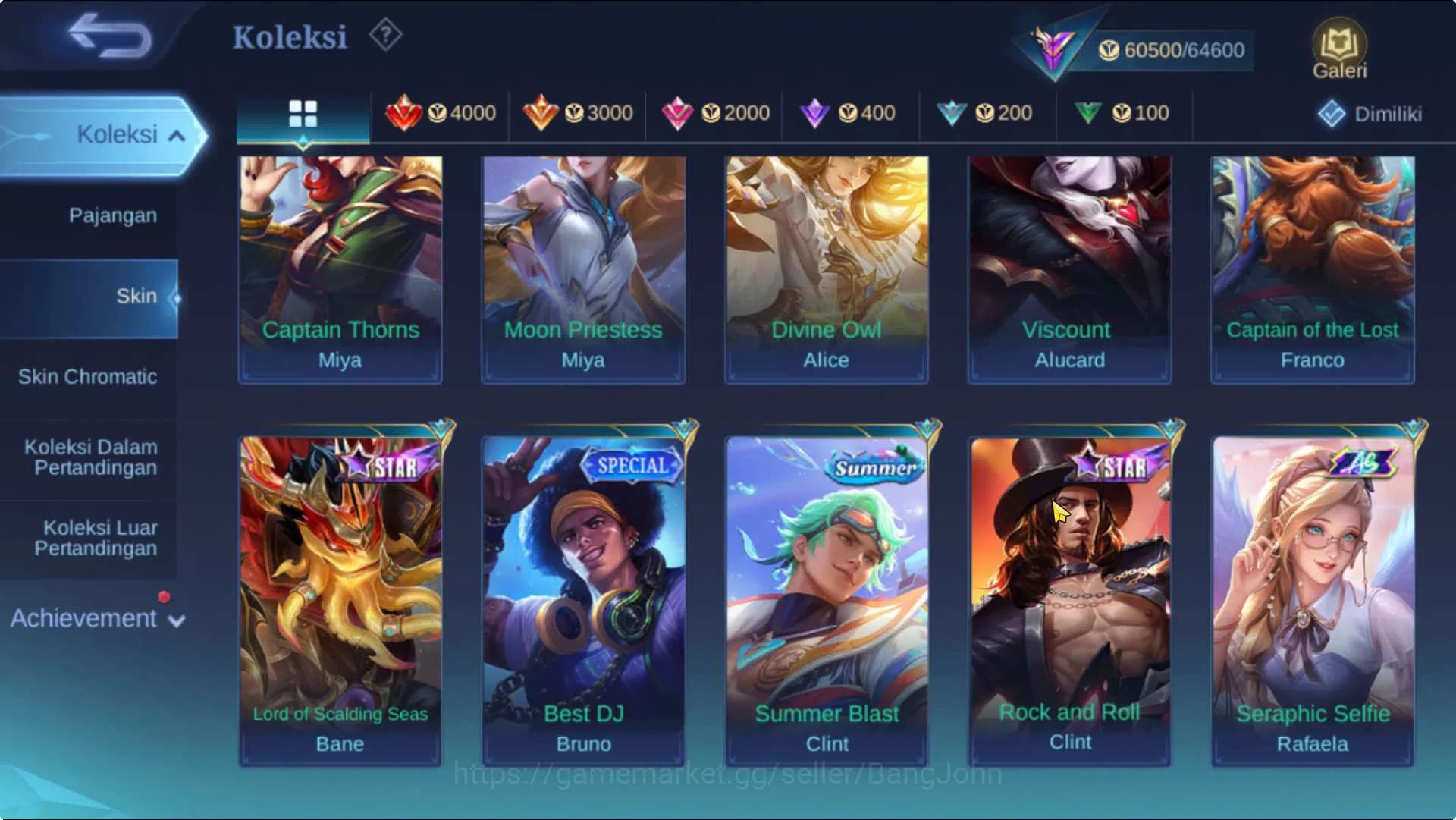Open the Pajangan section
This screenshot has width=1456, height=820.
pos(114,215)
